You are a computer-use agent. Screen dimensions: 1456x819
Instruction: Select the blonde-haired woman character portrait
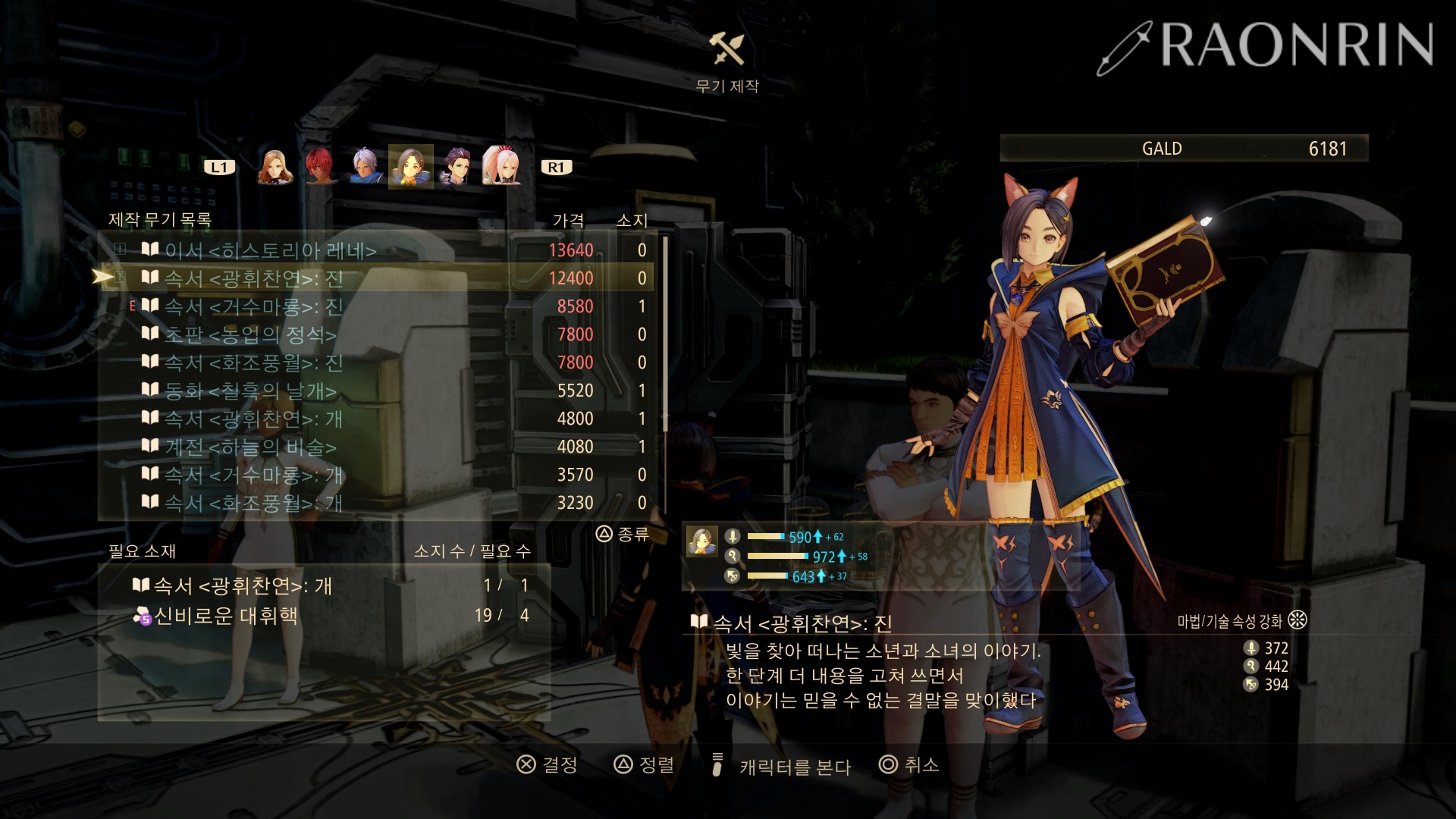point(275,167)
